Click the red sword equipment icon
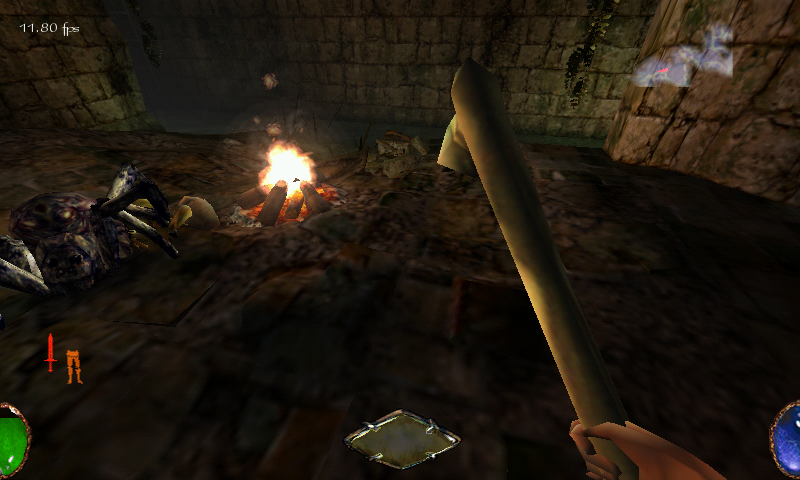This screenshot has width=800, height=480. click(x=50, y=353)
